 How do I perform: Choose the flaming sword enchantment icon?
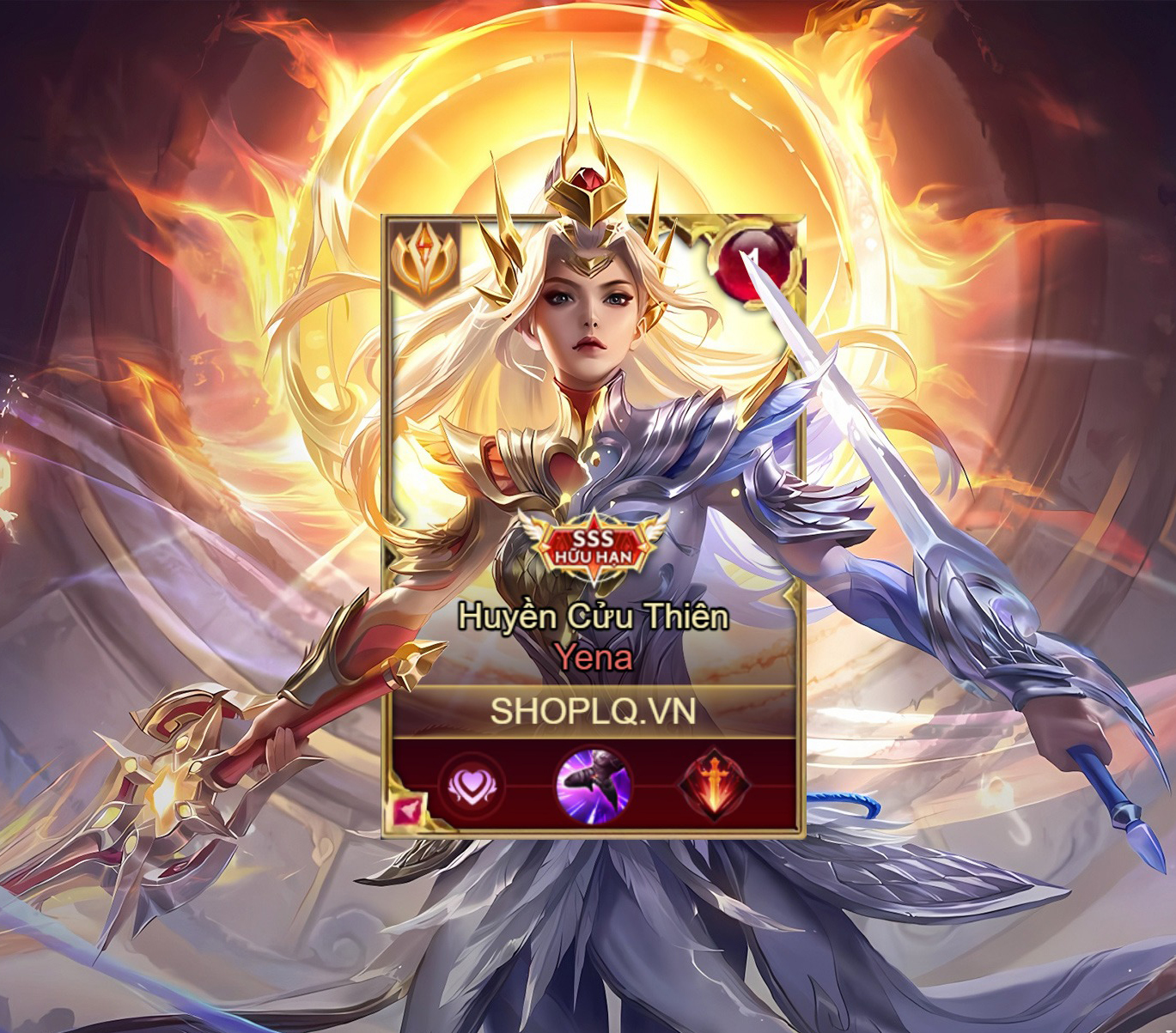pos(714,786)
